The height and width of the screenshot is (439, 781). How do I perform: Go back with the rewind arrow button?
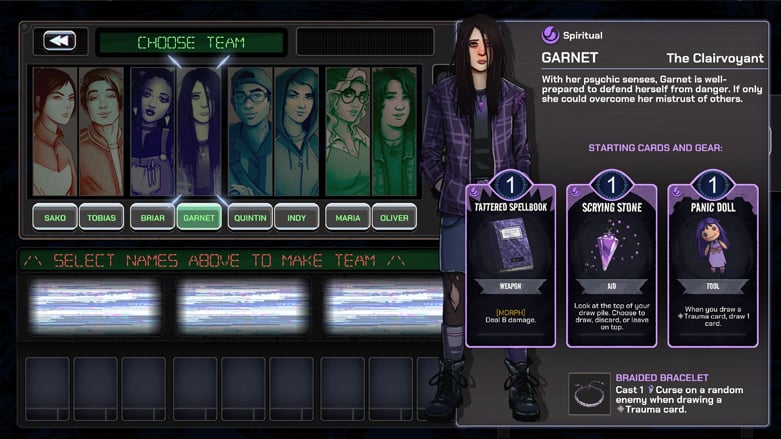coord(60,41)
